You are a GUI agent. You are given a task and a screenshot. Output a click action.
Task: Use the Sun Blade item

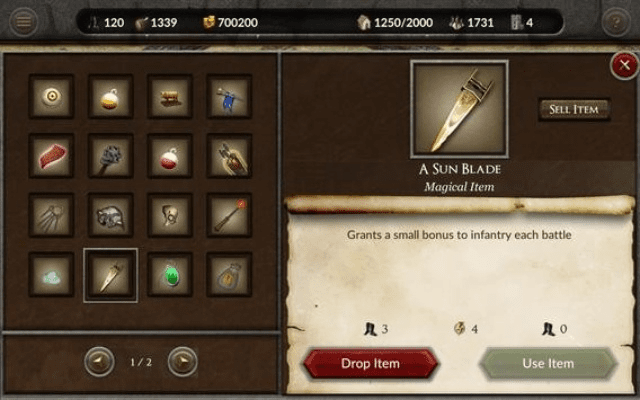click(548, 362)
